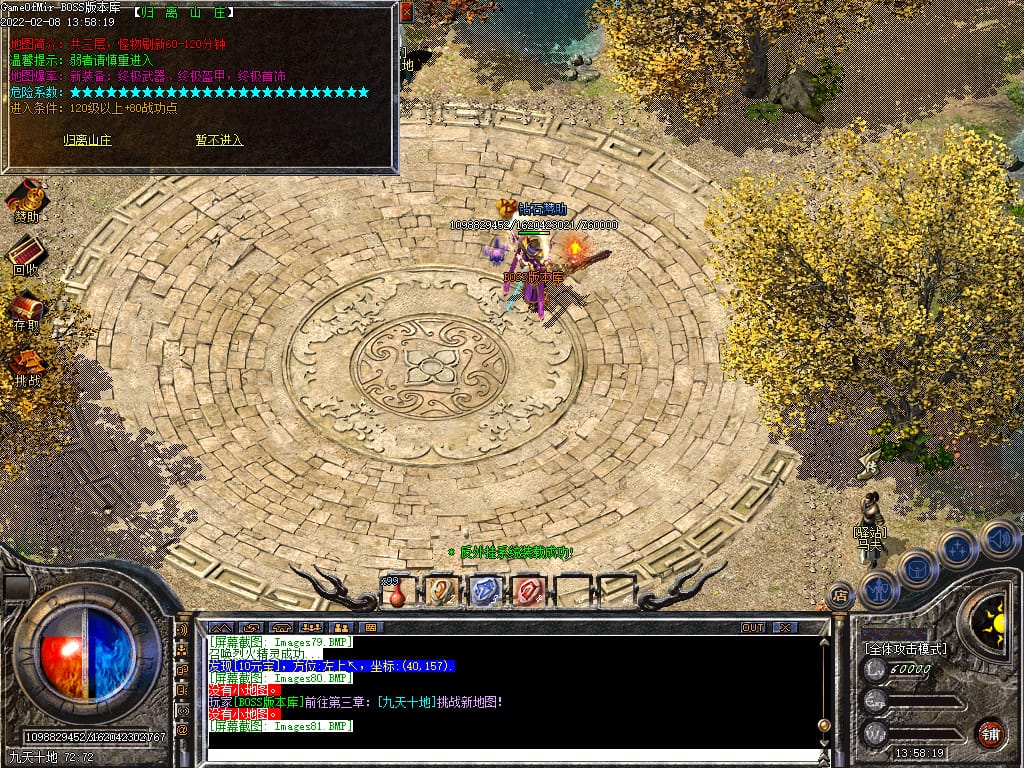Use the red potion in the hotbar
This screenshot has height=768, width=1024.
click(x=397, y=592)
